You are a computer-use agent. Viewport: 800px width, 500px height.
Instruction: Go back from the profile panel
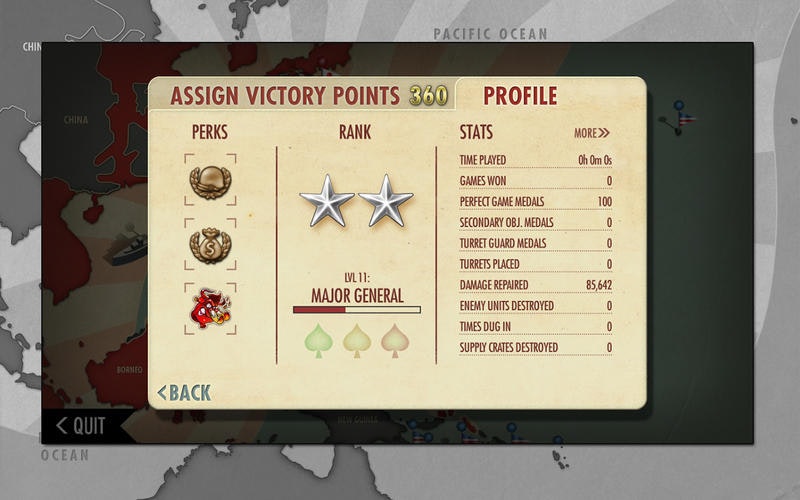click(x=185, y=393)
